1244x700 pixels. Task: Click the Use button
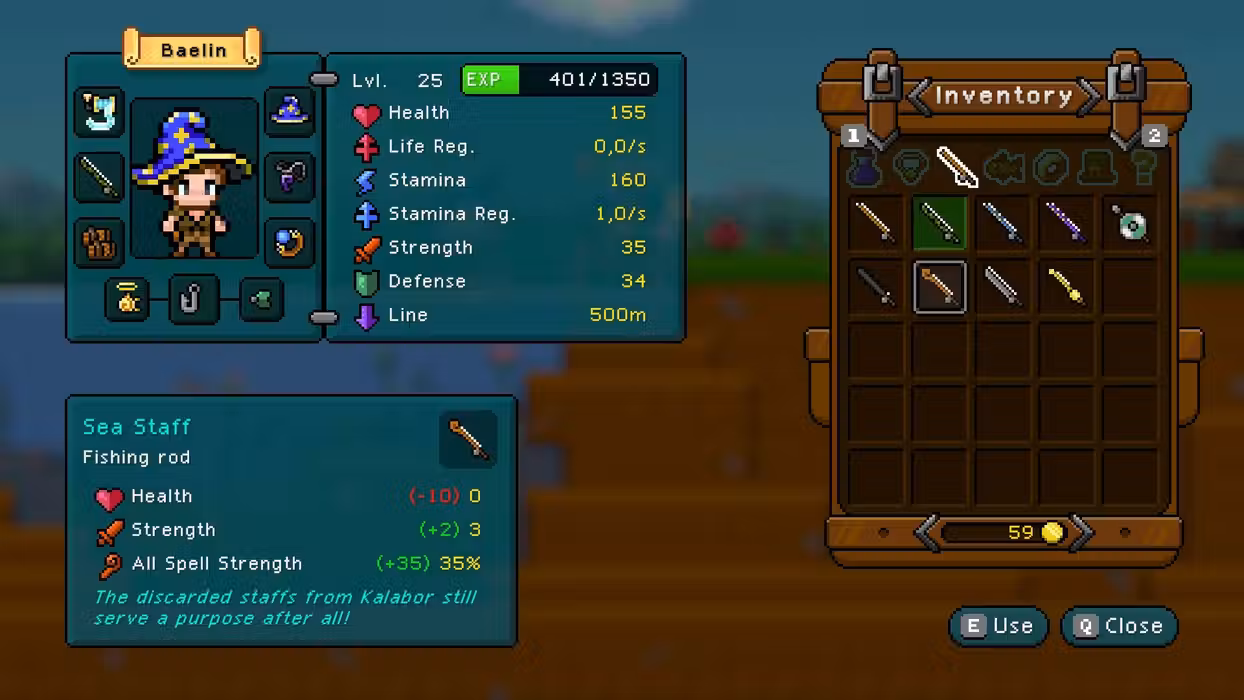pos(998,626)
